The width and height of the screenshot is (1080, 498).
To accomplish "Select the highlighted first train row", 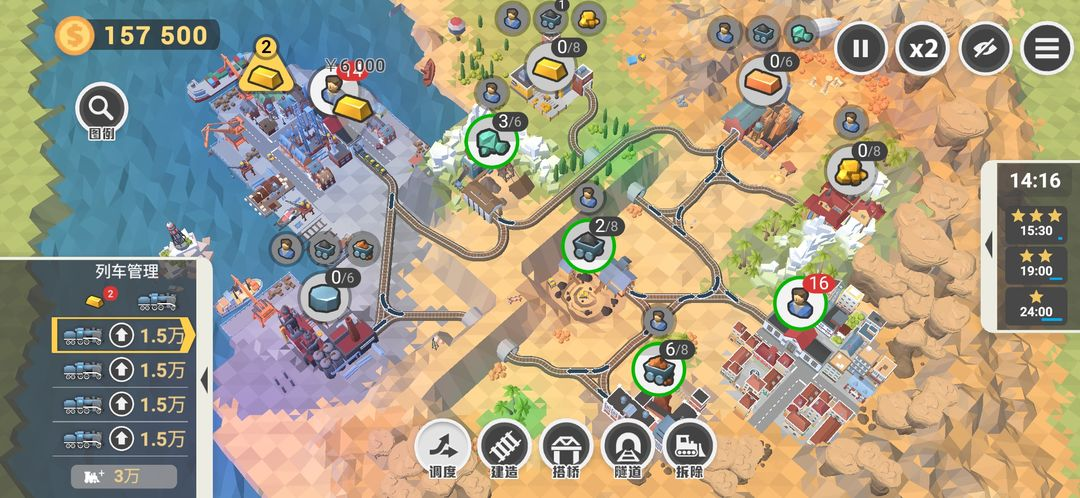I will (x=122, y=336).
